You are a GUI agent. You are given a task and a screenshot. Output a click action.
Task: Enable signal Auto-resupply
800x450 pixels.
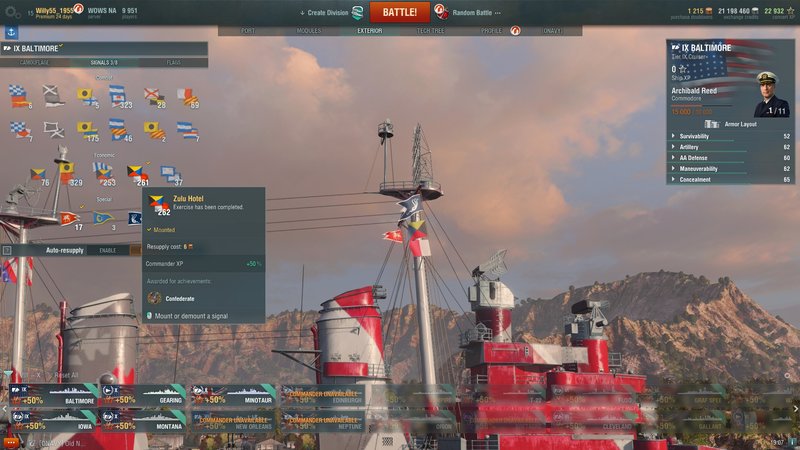click(107, 250)
